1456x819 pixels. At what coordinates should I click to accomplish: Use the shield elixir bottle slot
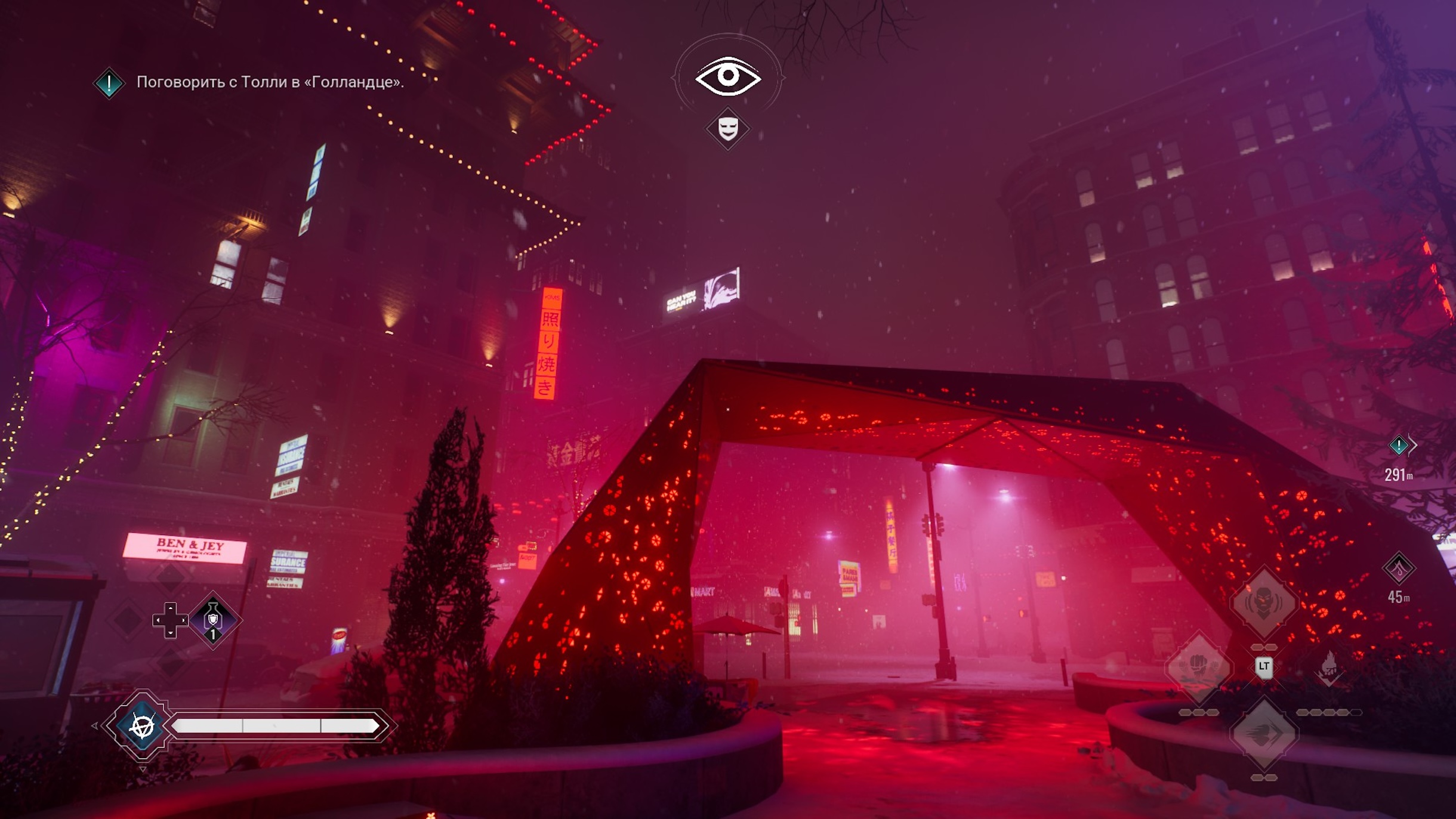click(213, 620)
